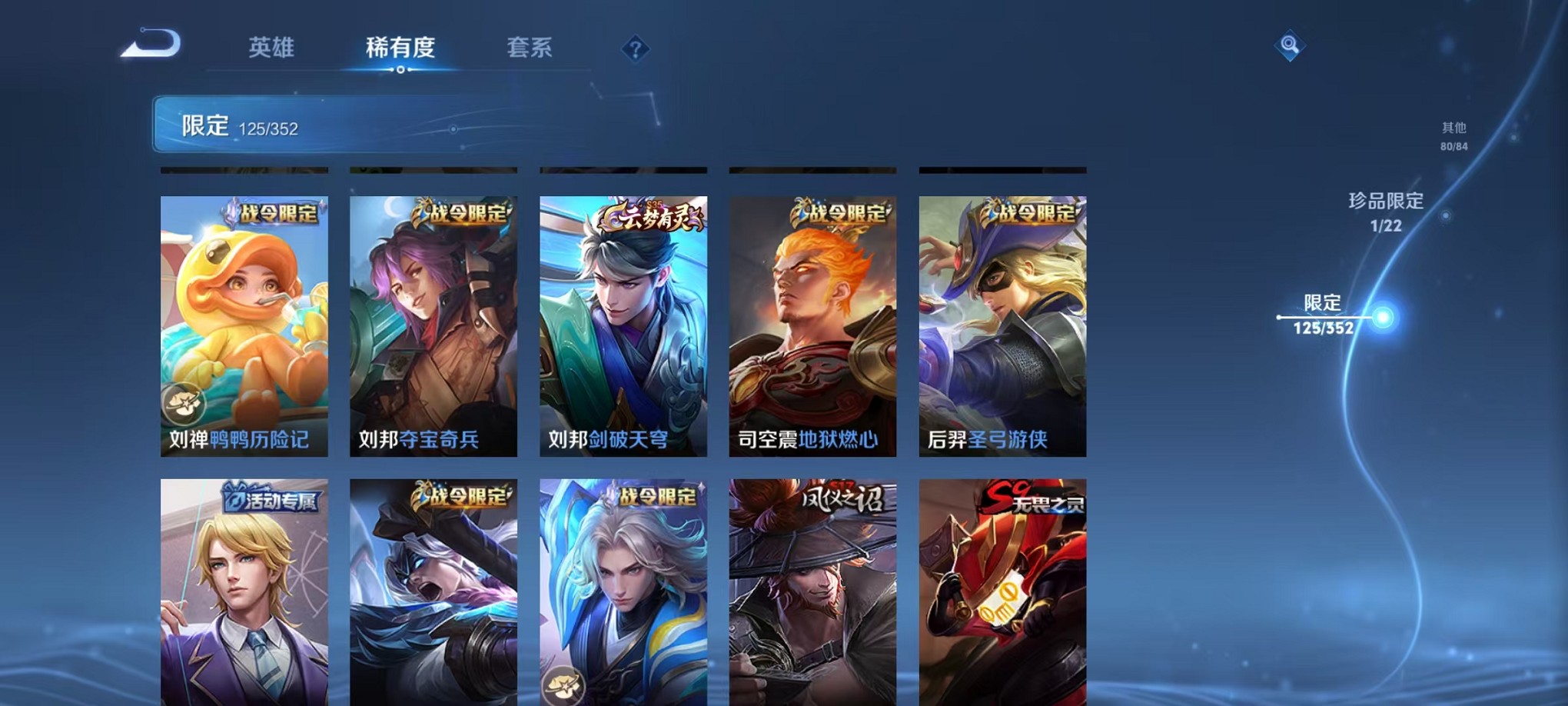Click the question-mark help icon beside the tabs
The width and height of the screenshot is (1568, 706).
[635, 50]
